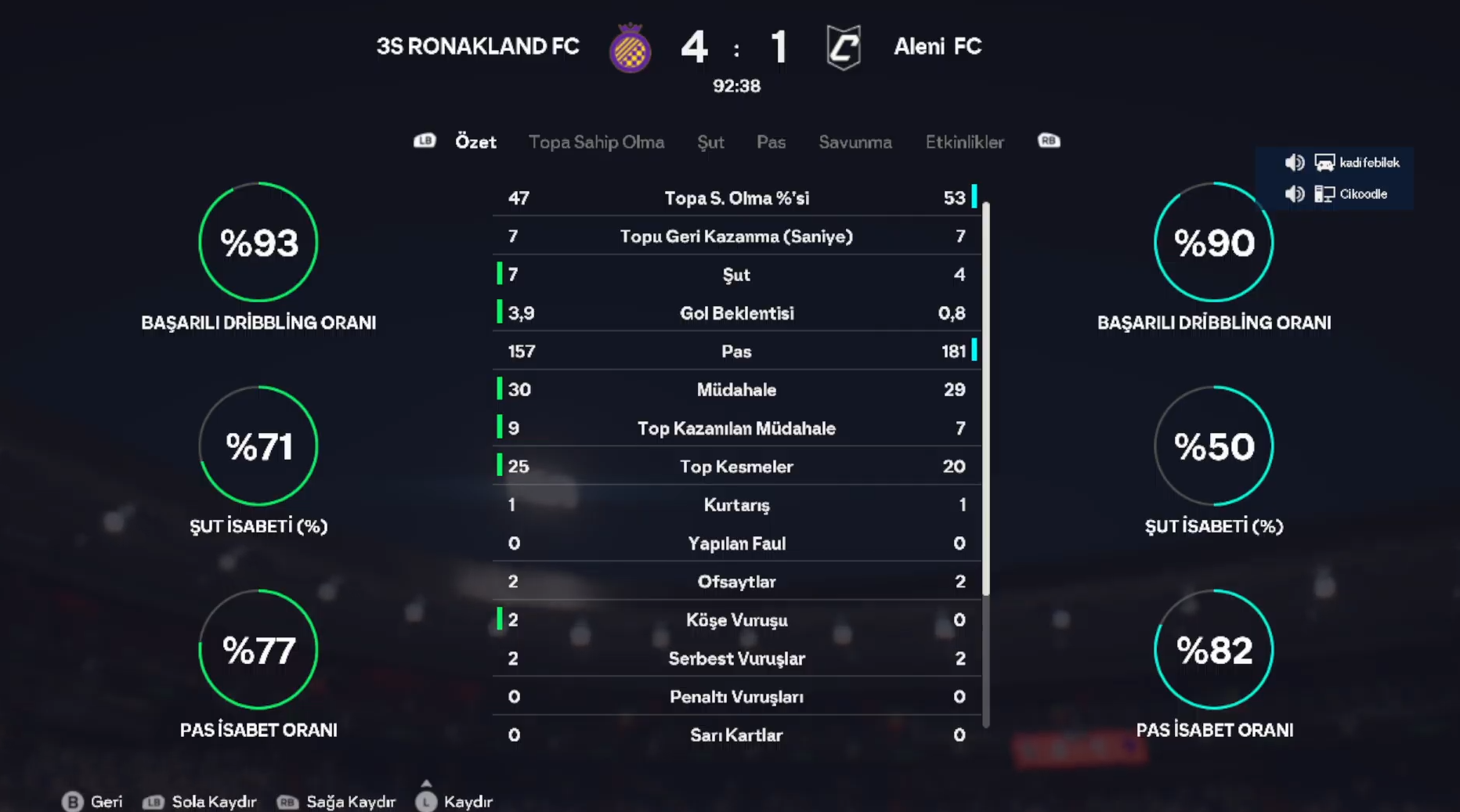
Task: Open the Topa Sahip Olma tab
Action: click(x=596, y=142)
